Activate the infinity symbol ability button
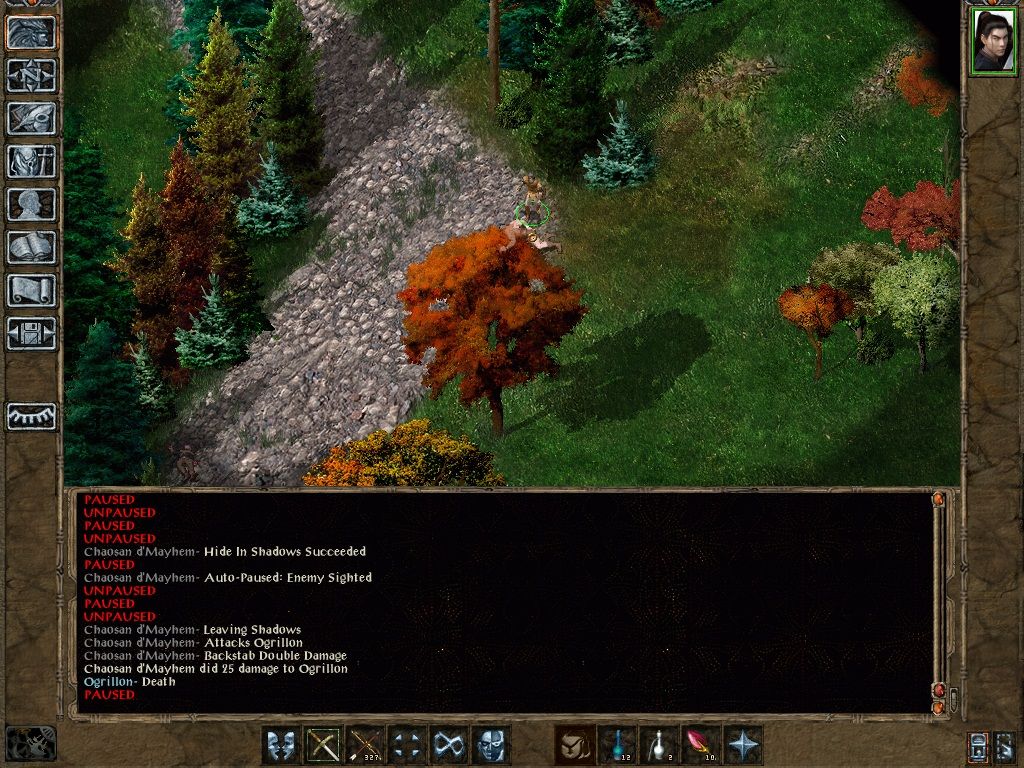The width and height of the screenshot is (1024, 768). click(449, 745)
